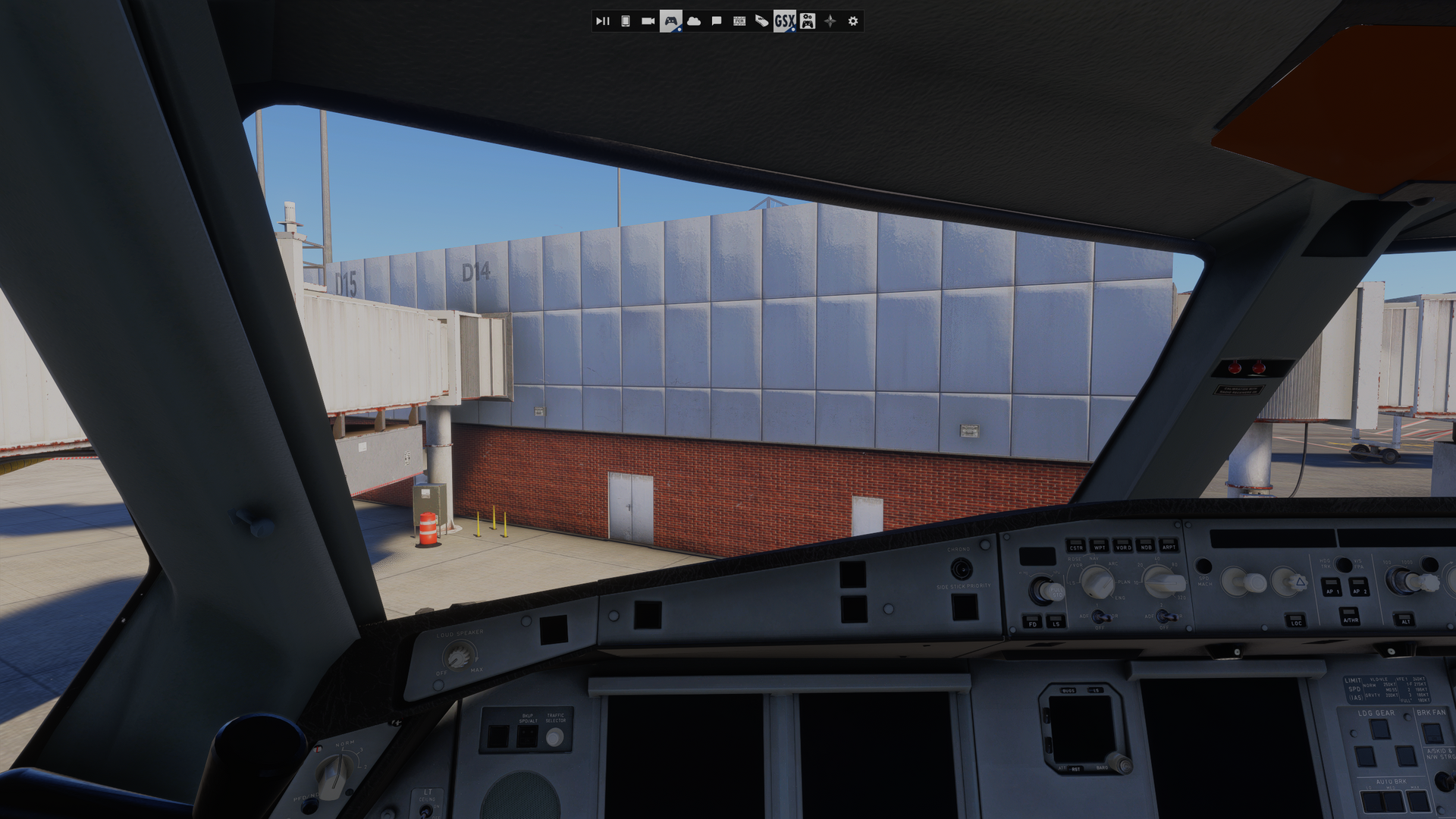This screenshot has width=1456, height=819.
Task: Open the tablet icon in the toolbar
Action: point(626,21)
